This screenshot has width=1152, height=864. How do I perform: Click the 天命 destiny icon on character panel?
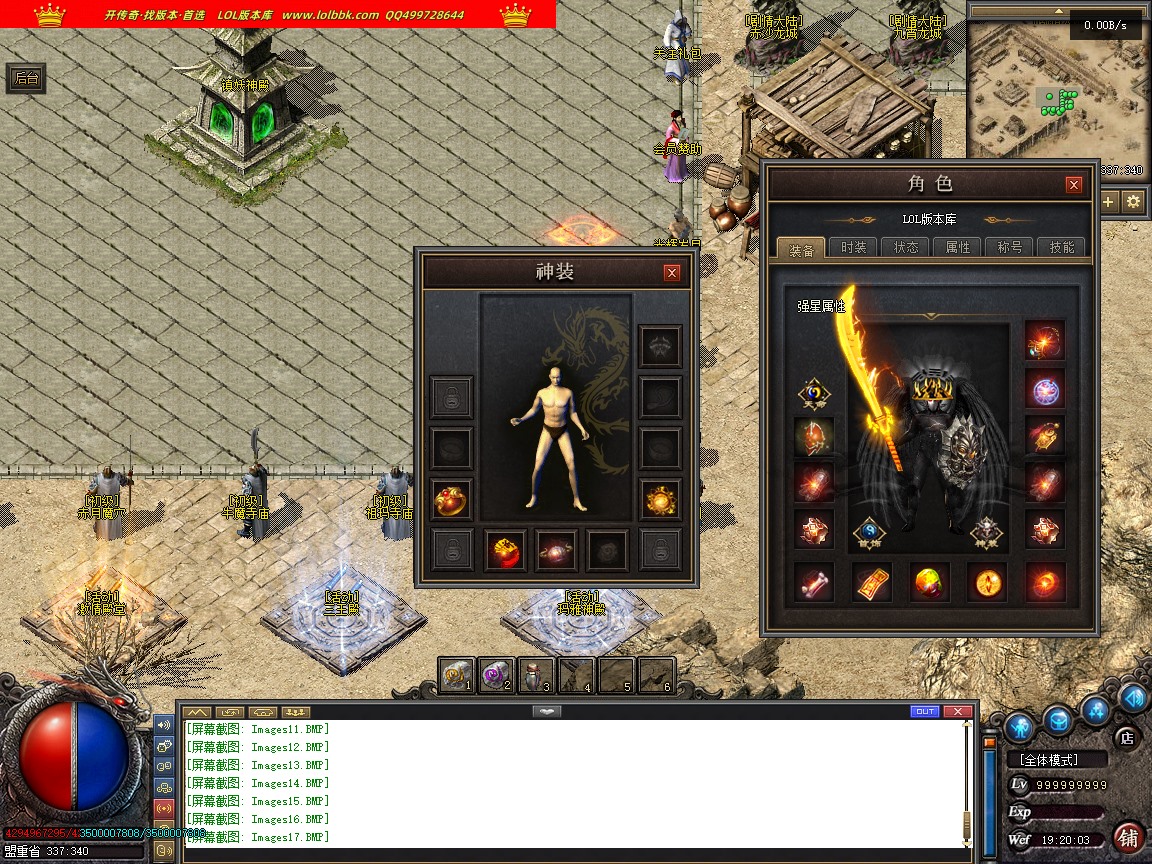[x=814, y=396]
